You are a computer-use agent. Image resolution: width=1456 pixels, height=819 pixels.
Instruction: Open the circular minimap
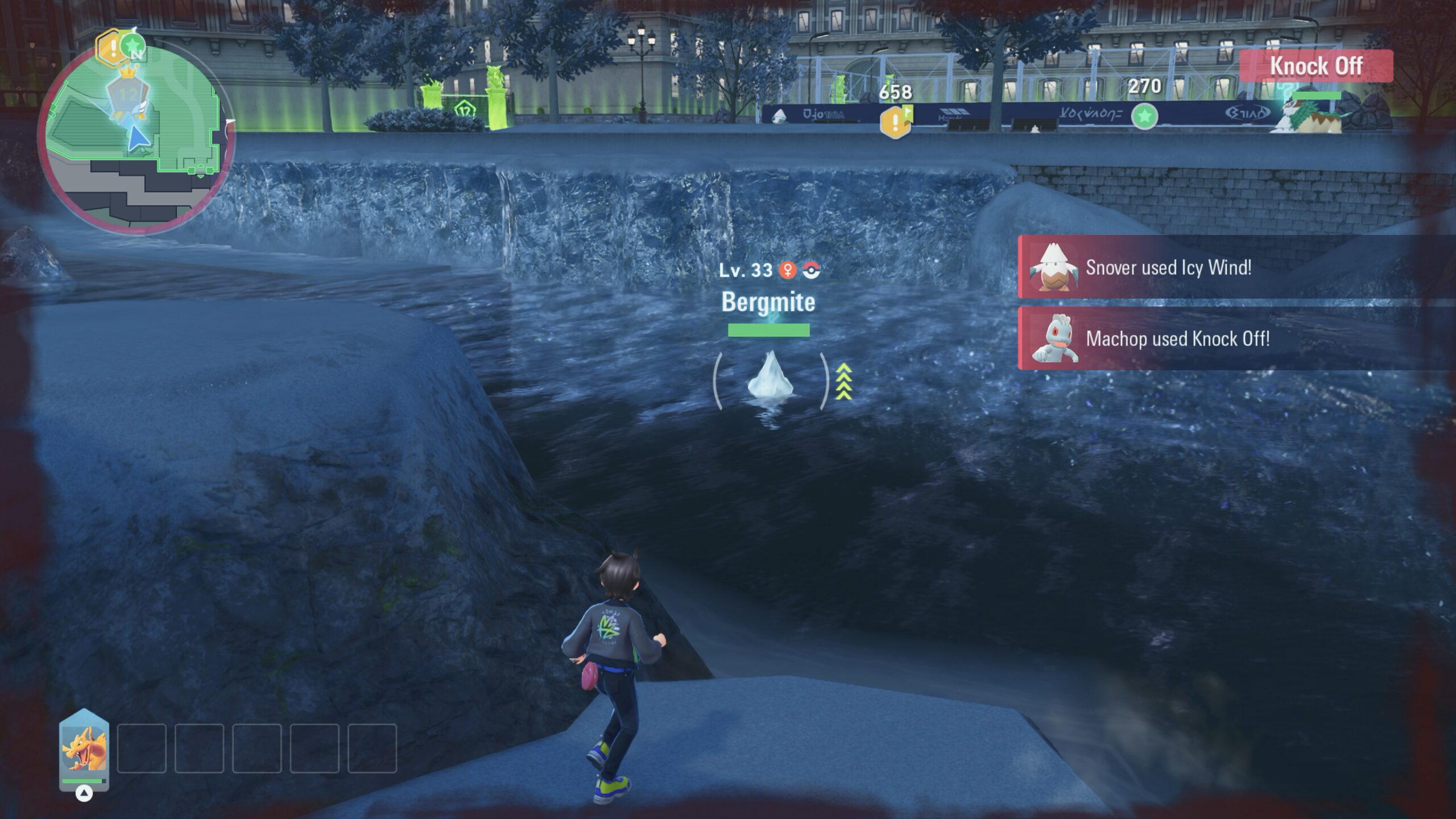coord(135,136)
